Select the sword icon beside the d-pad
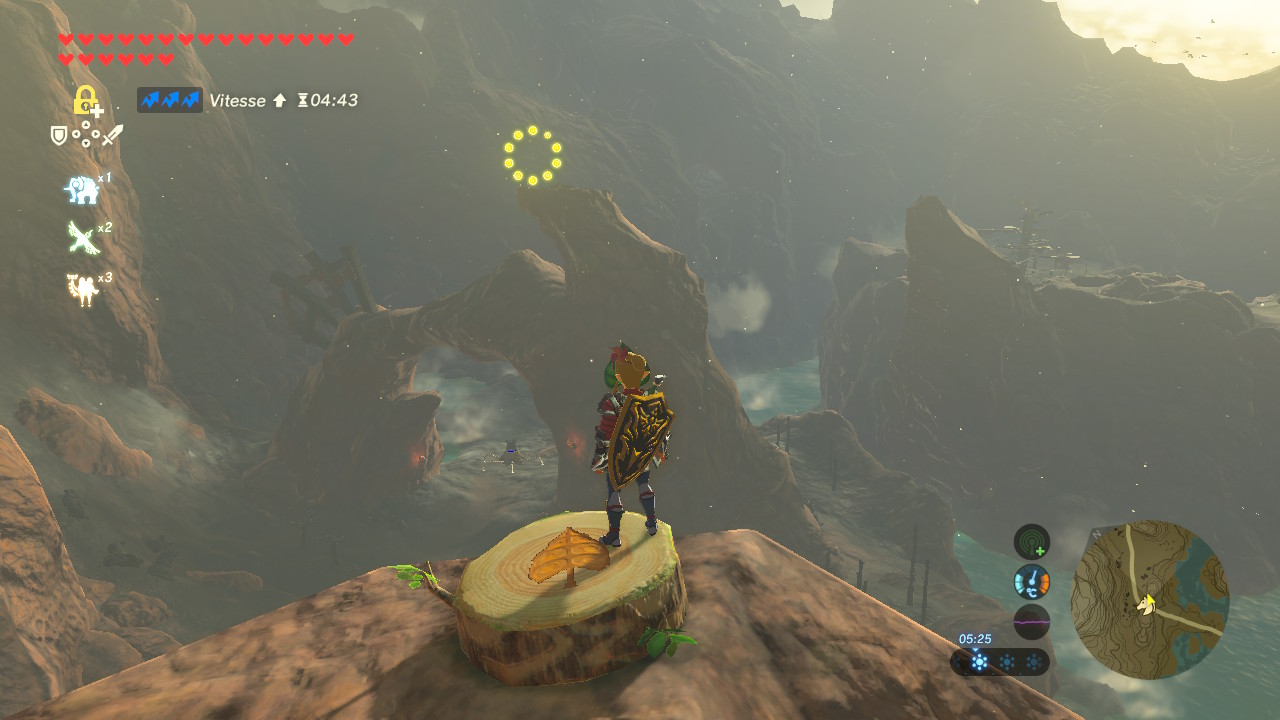This screenshot has width=1280, height=720. [112, 135]
